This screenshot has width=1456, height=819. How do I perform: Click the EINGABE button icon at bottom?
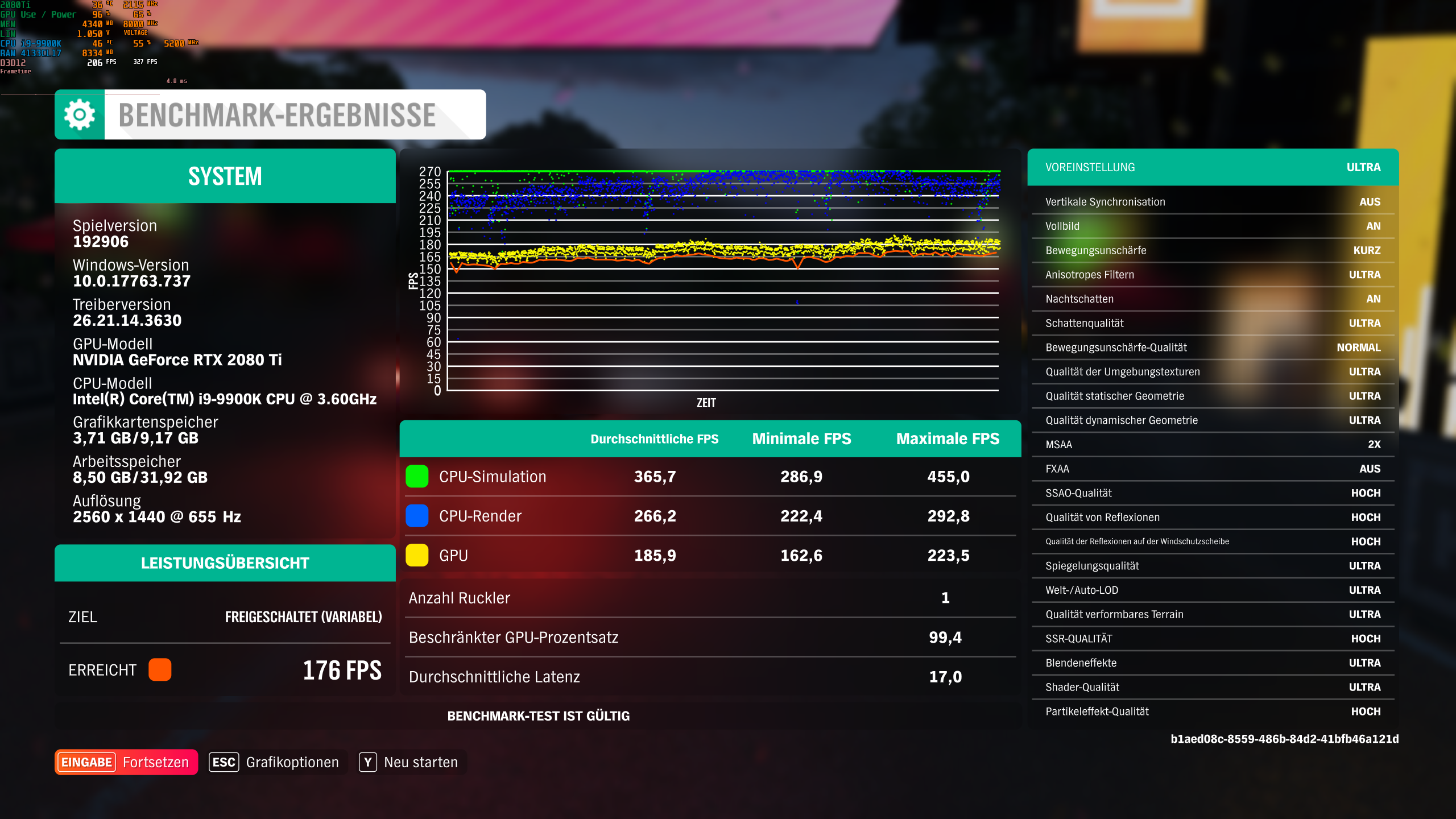coord(86,762)
